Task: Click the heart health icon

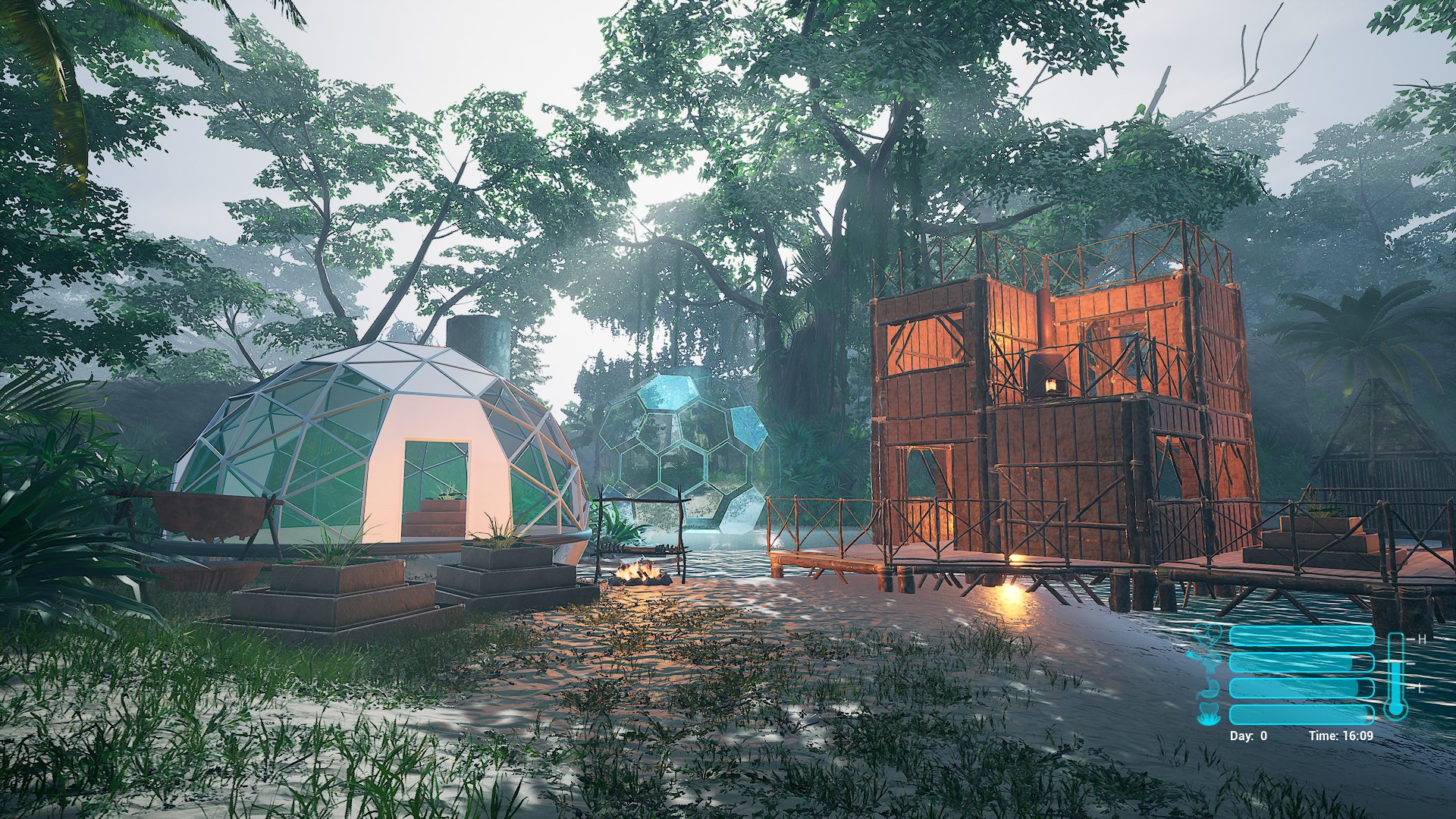Action: click(1207, 635)
